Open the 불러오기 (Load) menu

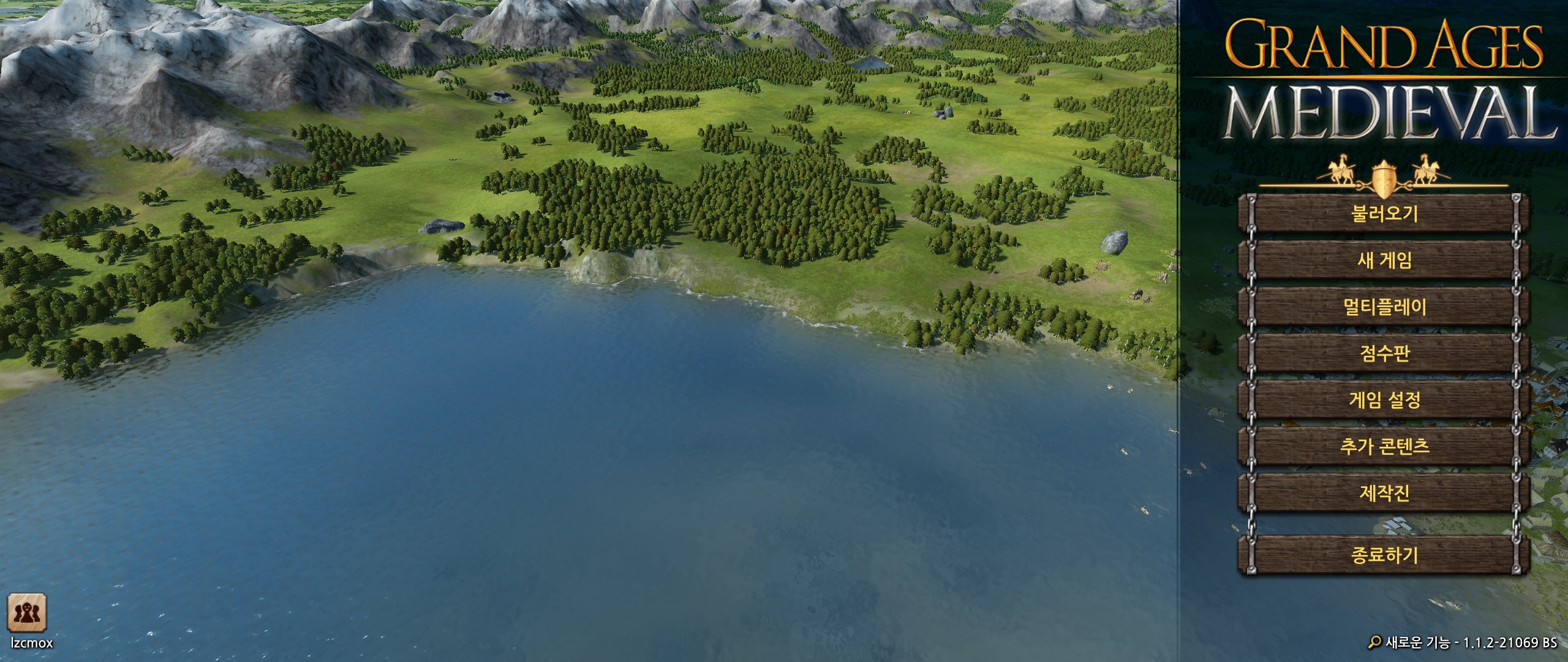point(1384,213)
